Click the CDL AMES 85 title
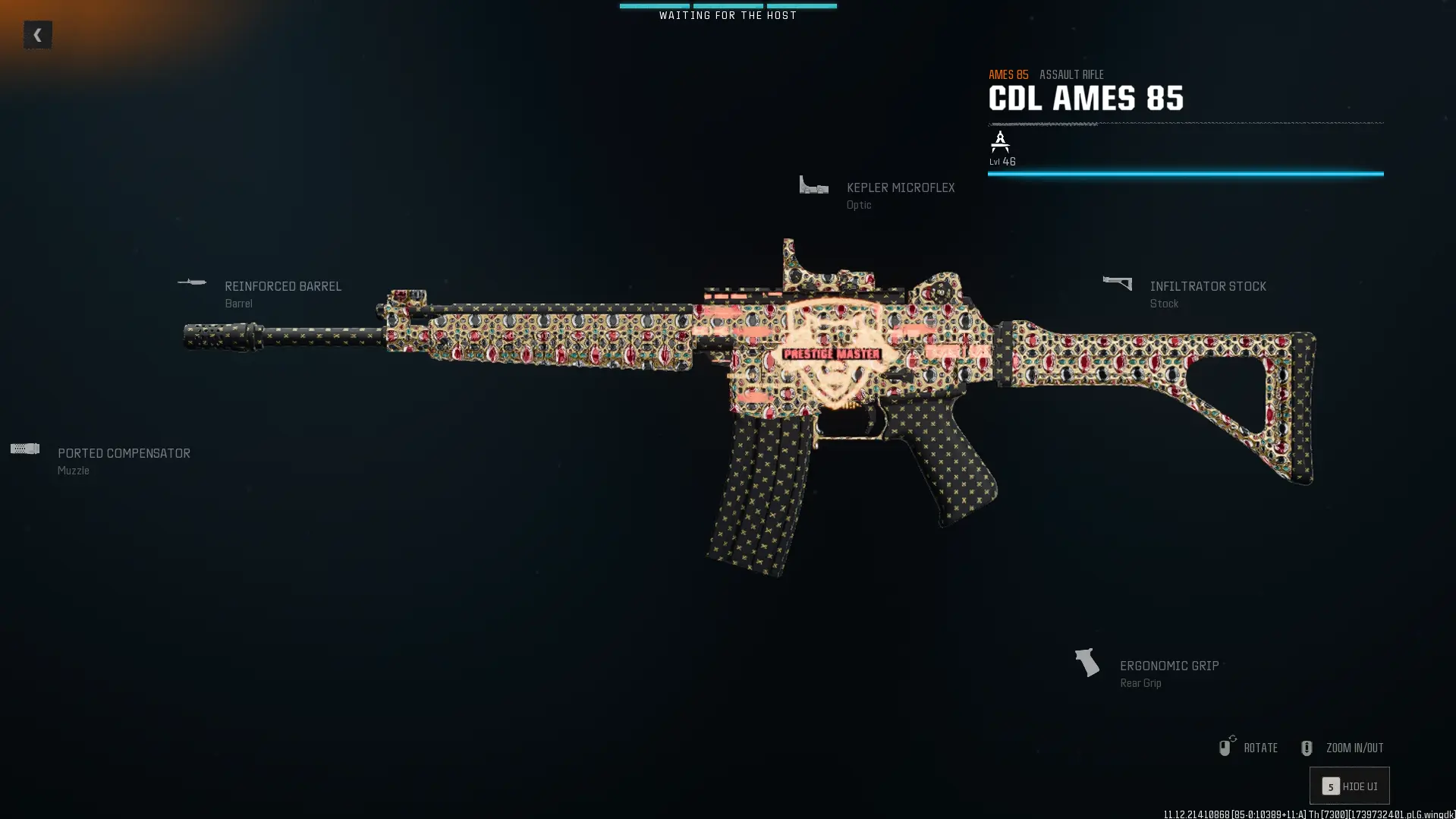Viewport: 1456px width, 819px height. [1085, 98]
